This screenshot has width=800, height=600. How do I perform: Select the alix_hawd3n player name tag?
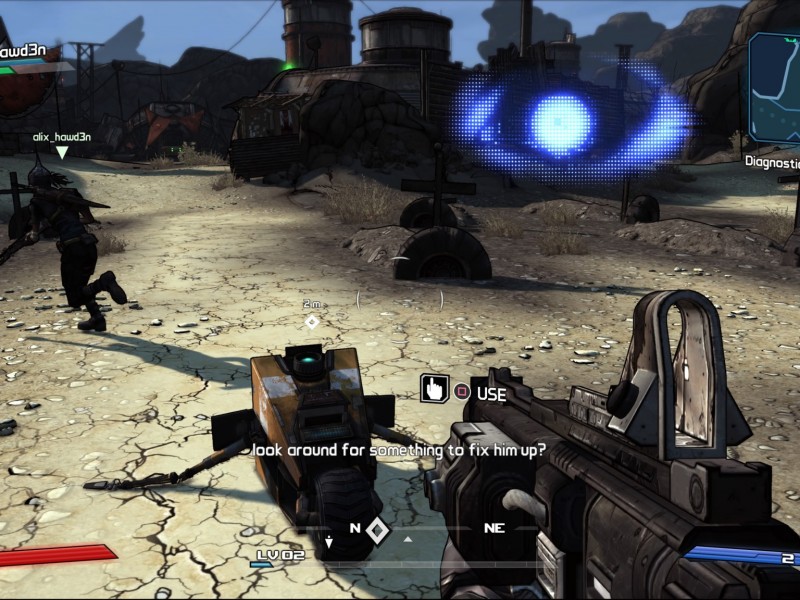[62, 137]
